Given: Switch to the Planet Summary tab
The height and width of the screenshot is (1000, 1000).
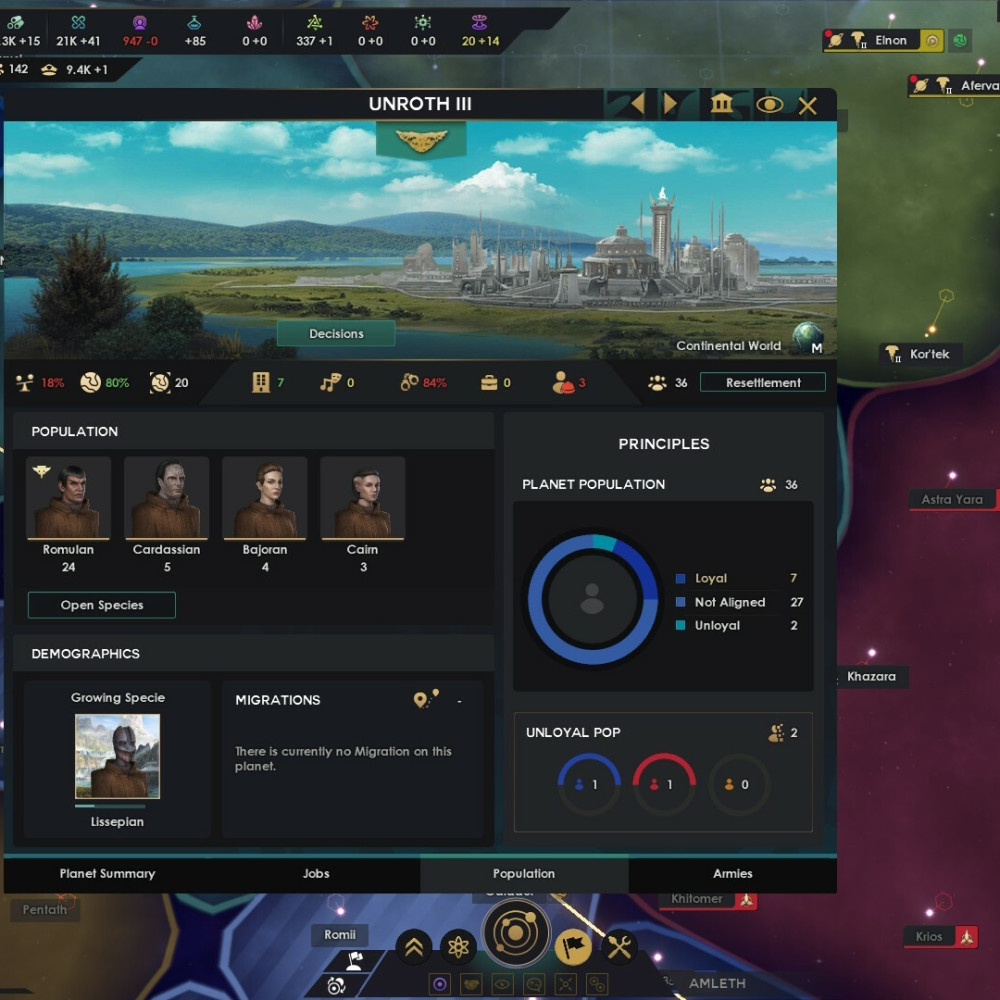Looking at the screenshot, I should tap(107, 874).
